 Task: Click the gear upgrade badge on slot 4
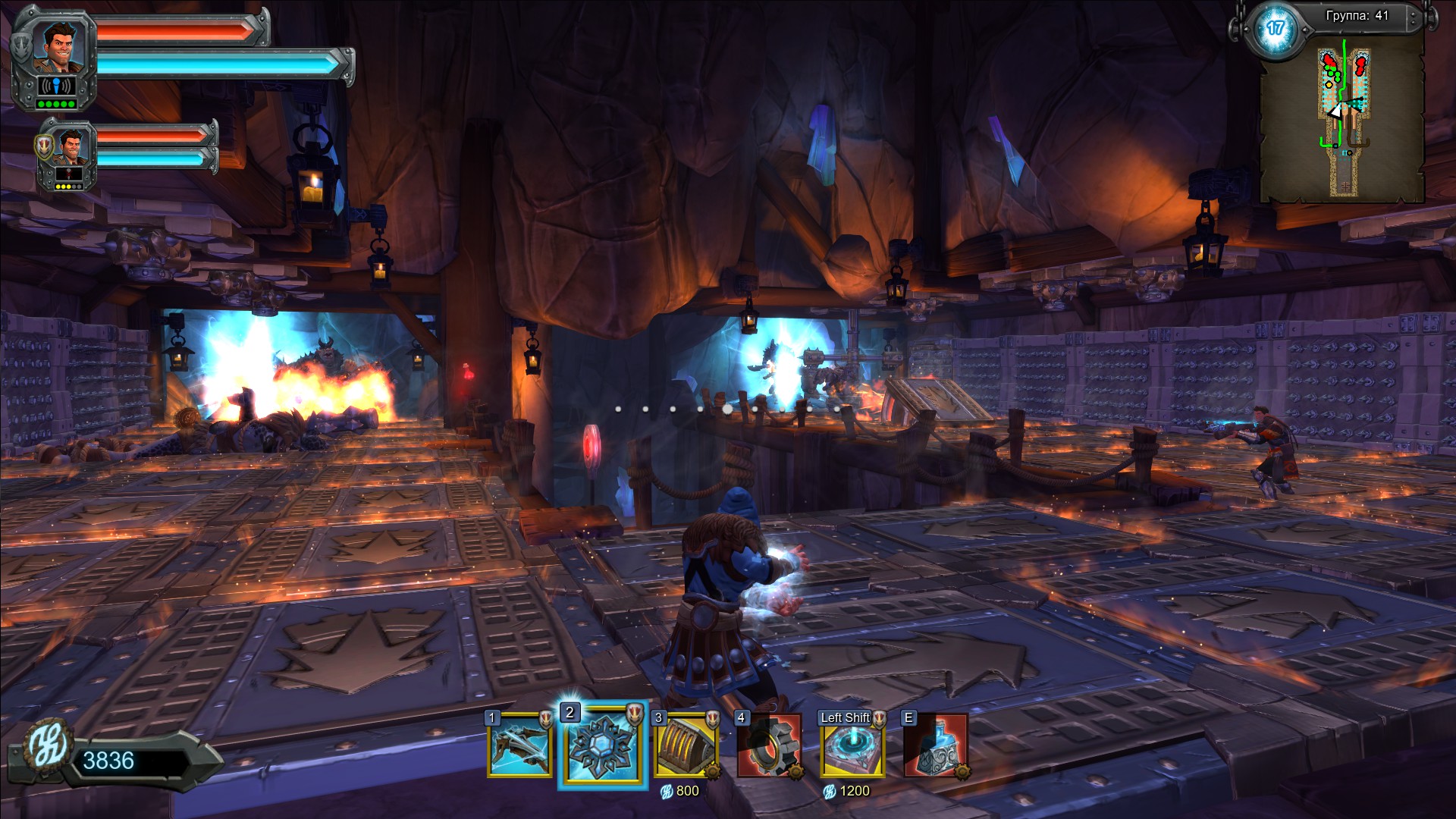(x=796, y=773)
